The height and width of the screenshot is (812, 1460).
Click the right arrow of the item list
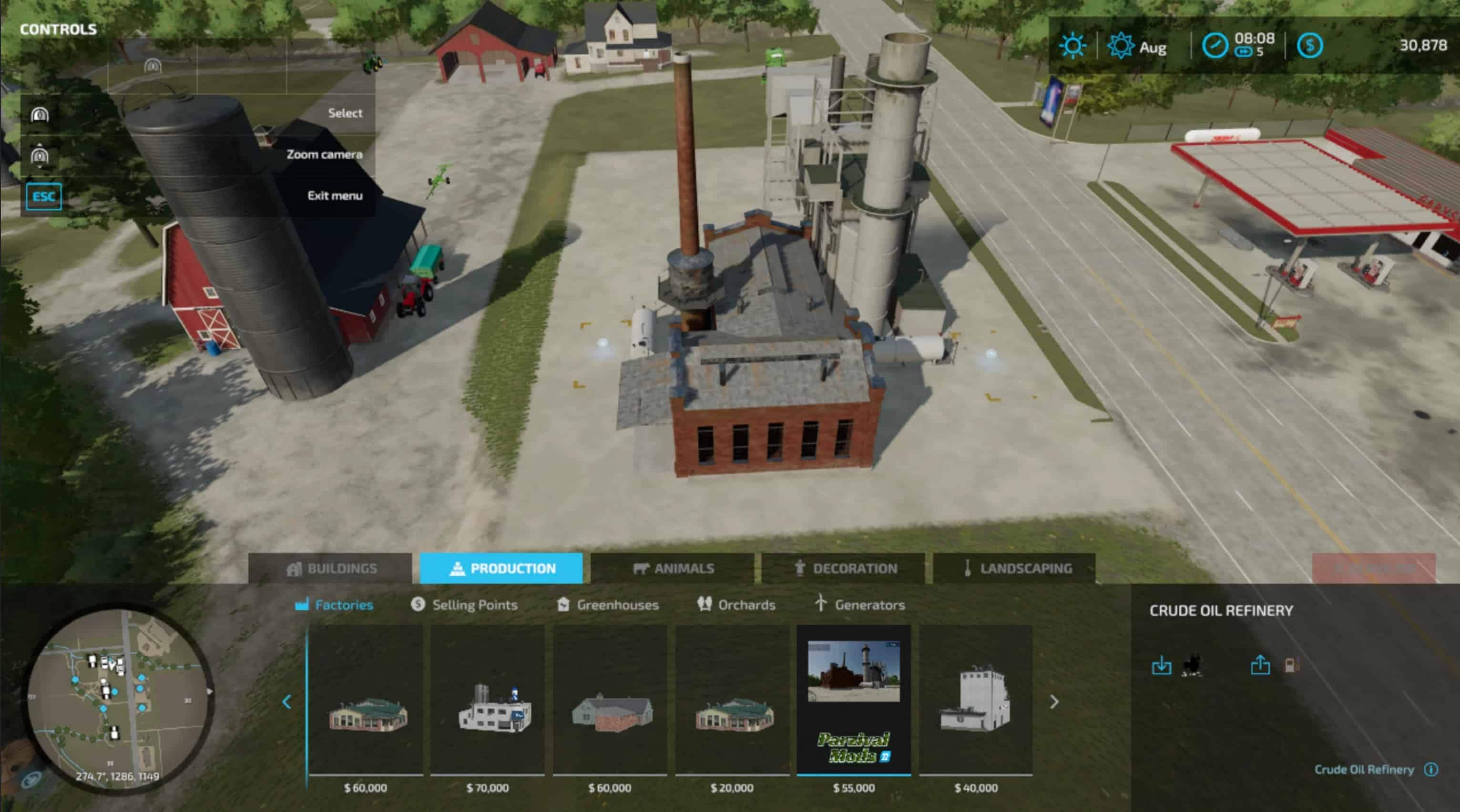click(x=1053, y=702)
